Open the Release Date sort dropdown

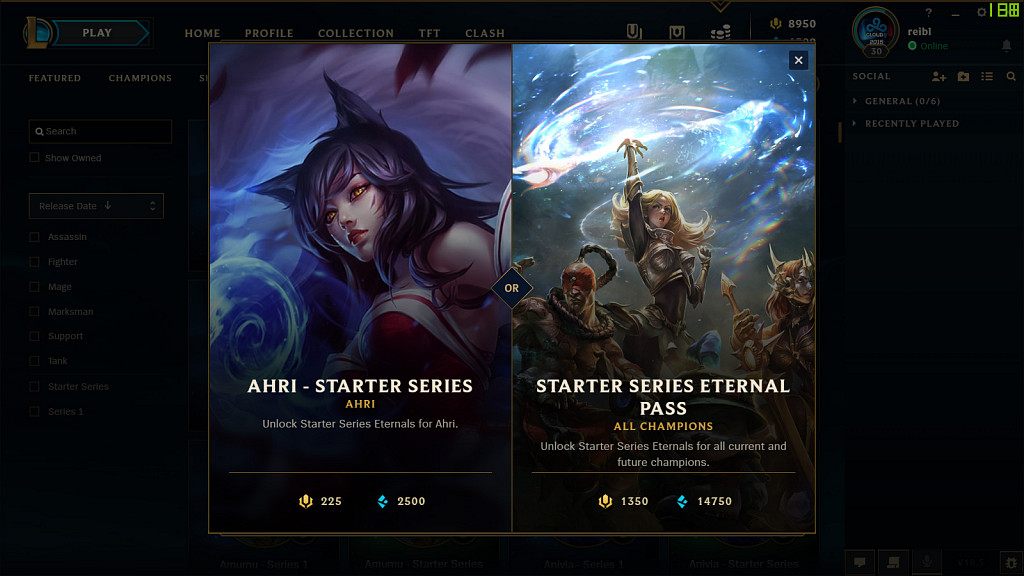96,206
